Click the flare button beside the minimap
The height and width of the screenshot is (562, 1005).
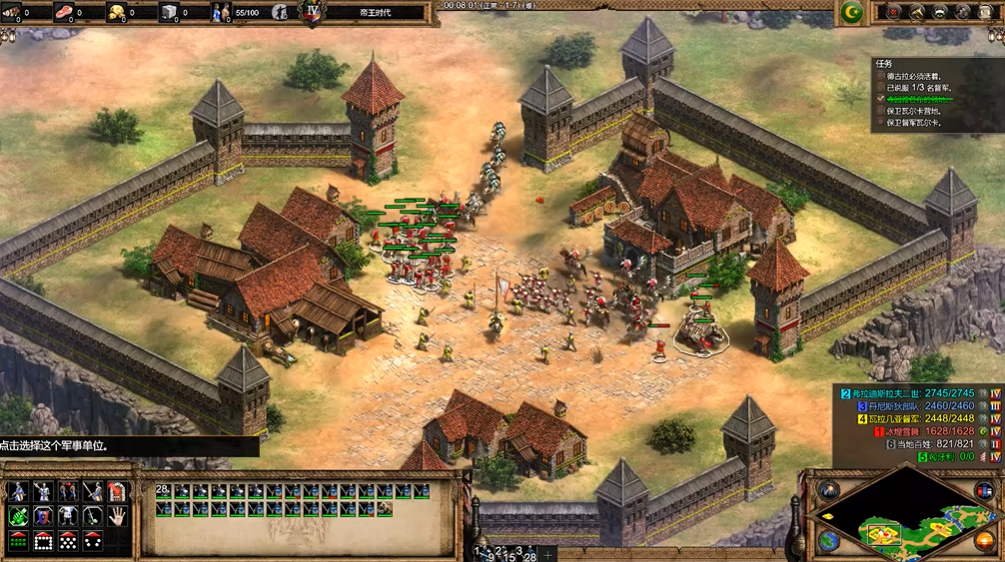pyautogui.click(x=828, y=491)
